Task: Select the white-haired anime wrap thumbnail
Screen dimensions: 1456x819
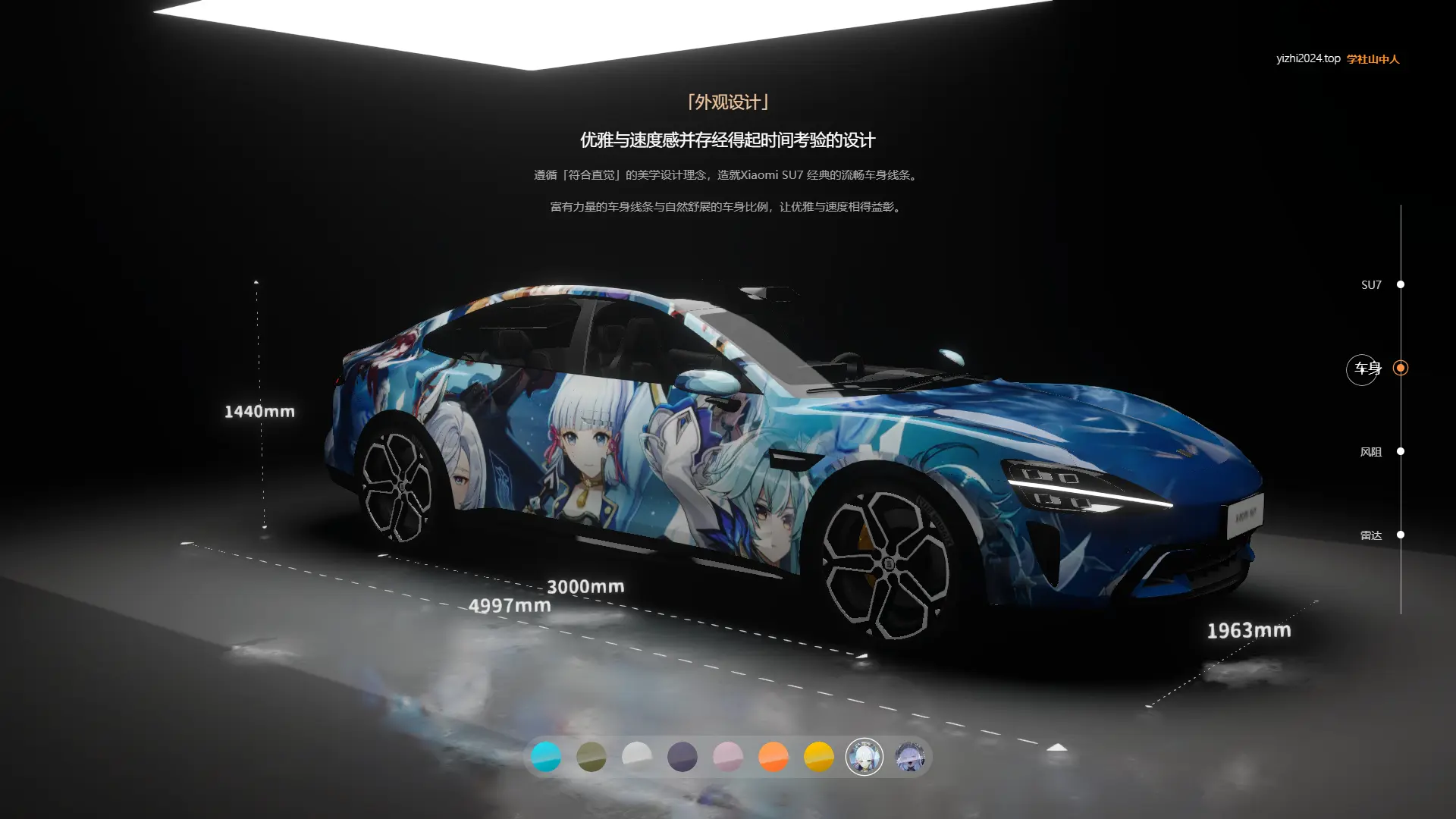Action: click(864, 757)
